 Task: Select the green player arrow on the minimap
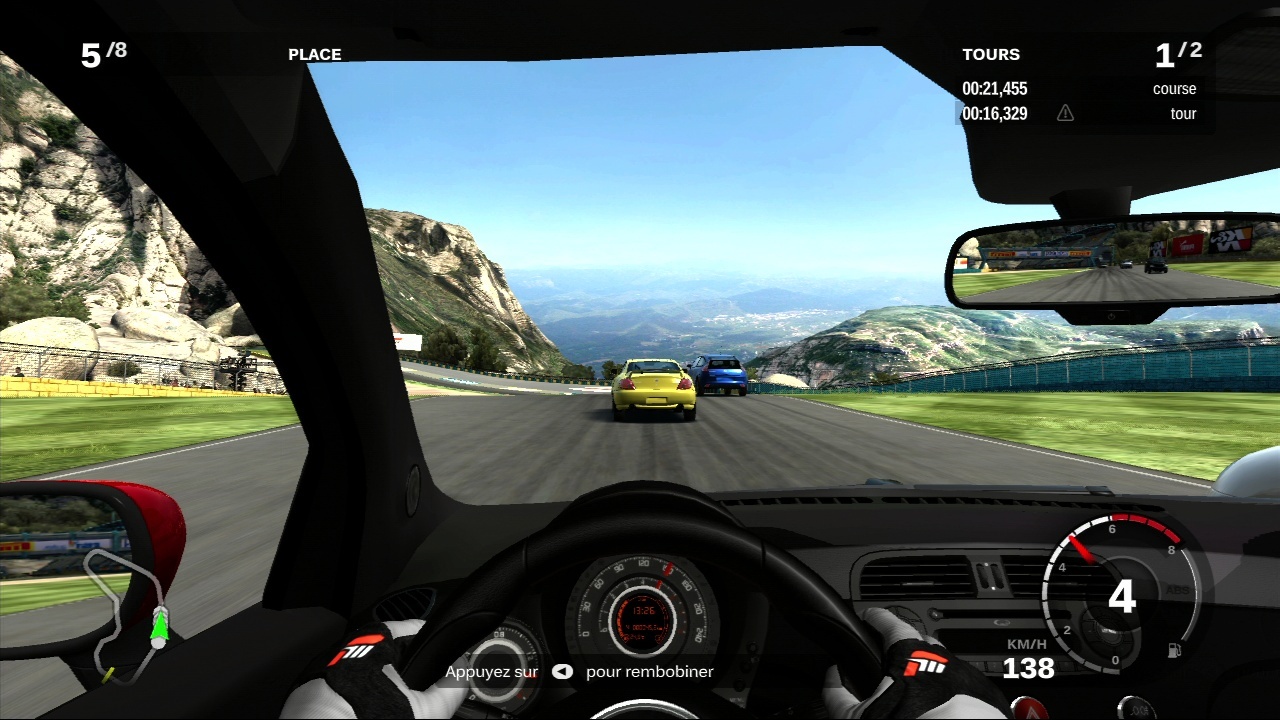[158, 626]
